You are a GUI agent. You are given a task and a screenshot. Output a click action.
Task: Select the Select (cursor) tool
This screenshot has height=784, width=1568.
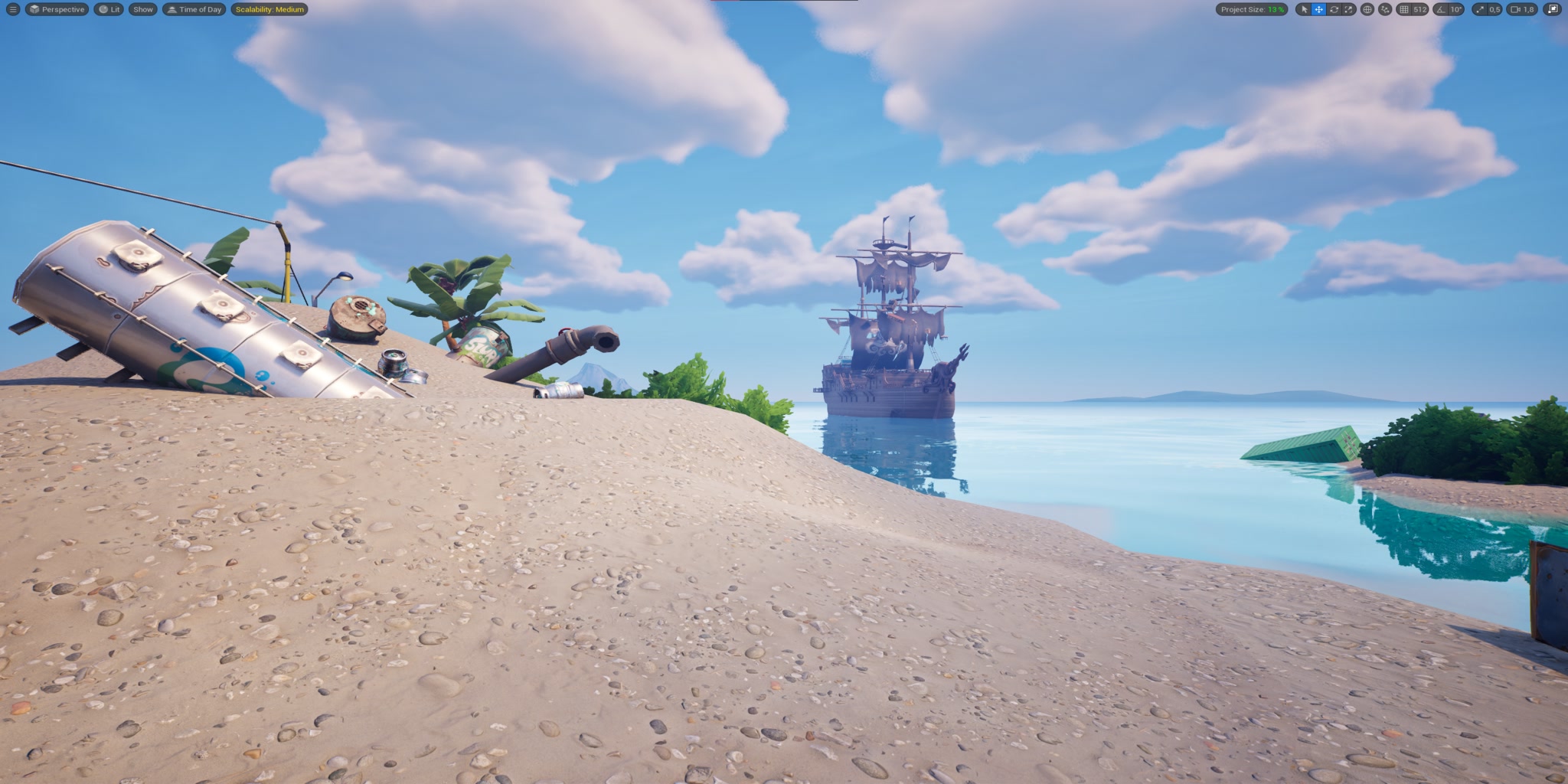click(1305, 10)
